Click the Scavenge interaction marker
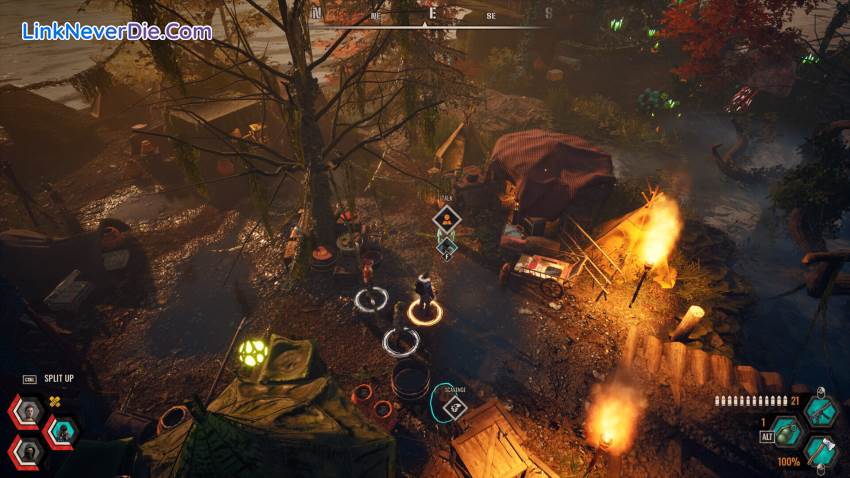This screenshot has height=478, width=850. pyautogui.click(x=454, y=405)
